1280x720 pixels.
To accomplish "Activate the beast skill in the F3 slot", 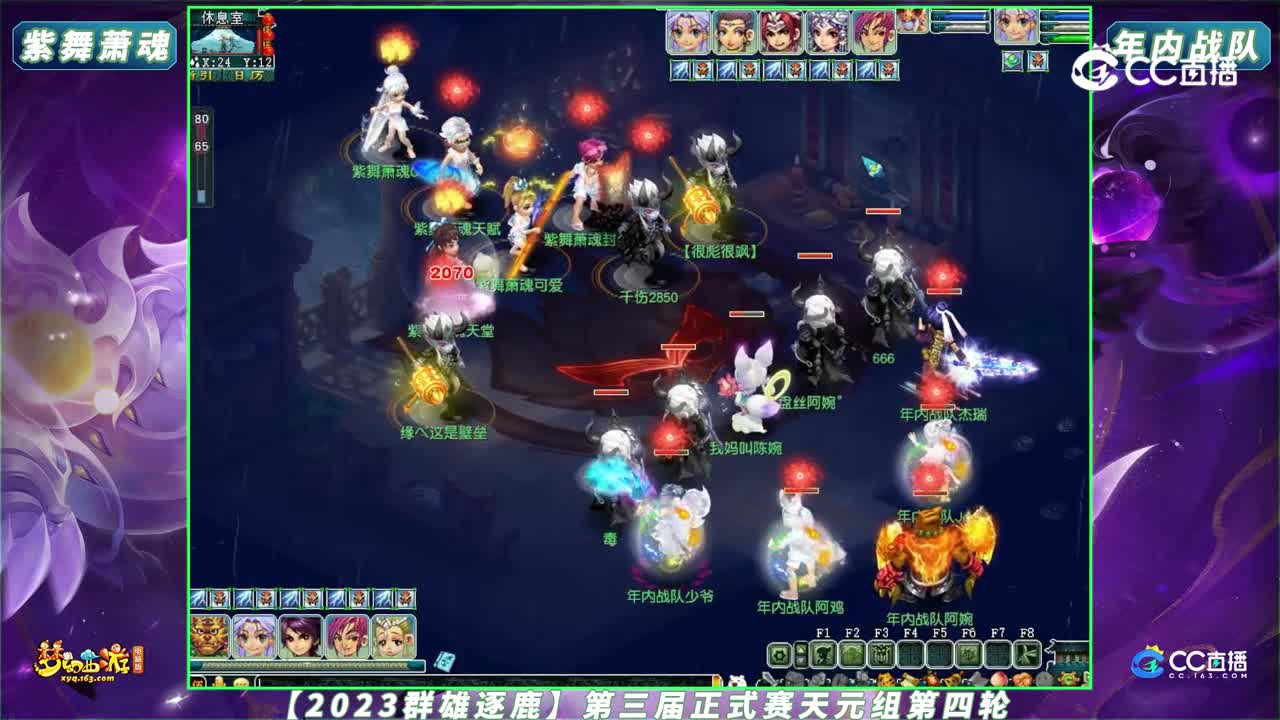I will (x=880, y=654).
